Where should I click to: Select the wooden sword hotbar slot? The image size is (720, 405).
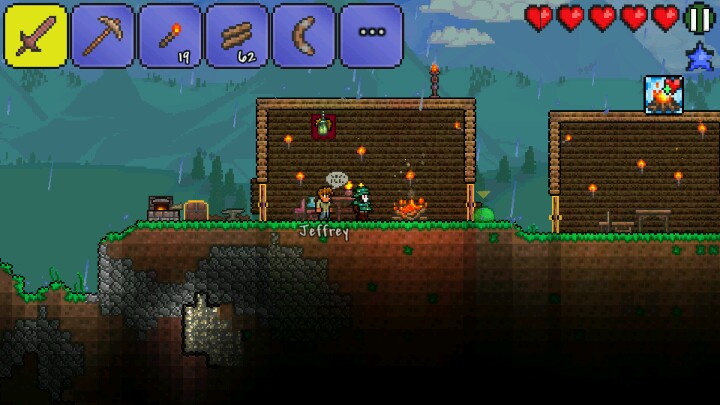(x=36, y=36)
